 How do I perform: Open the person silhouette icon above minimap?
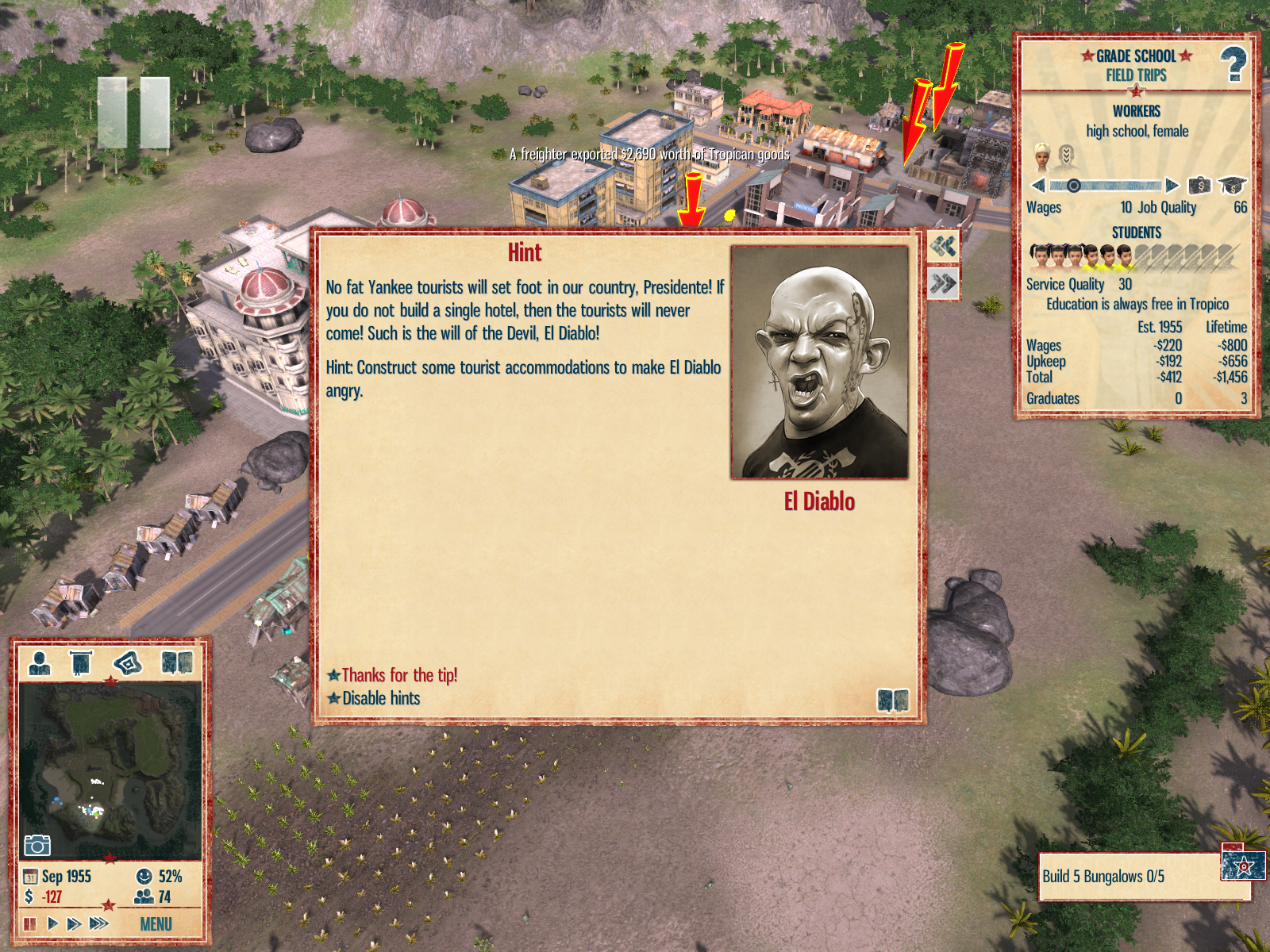click(39, 662)
